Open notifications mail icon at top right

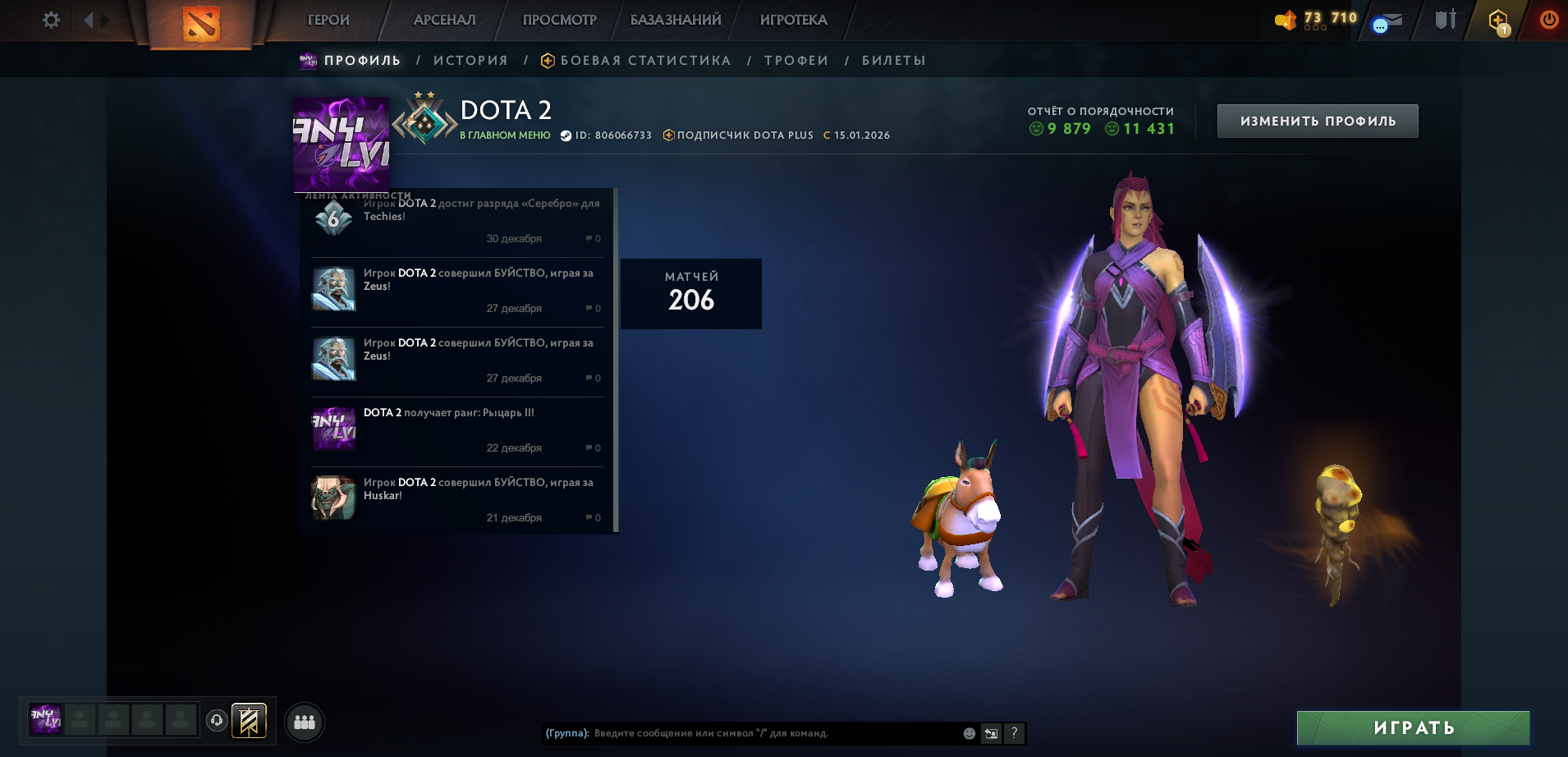[1387, 21]
